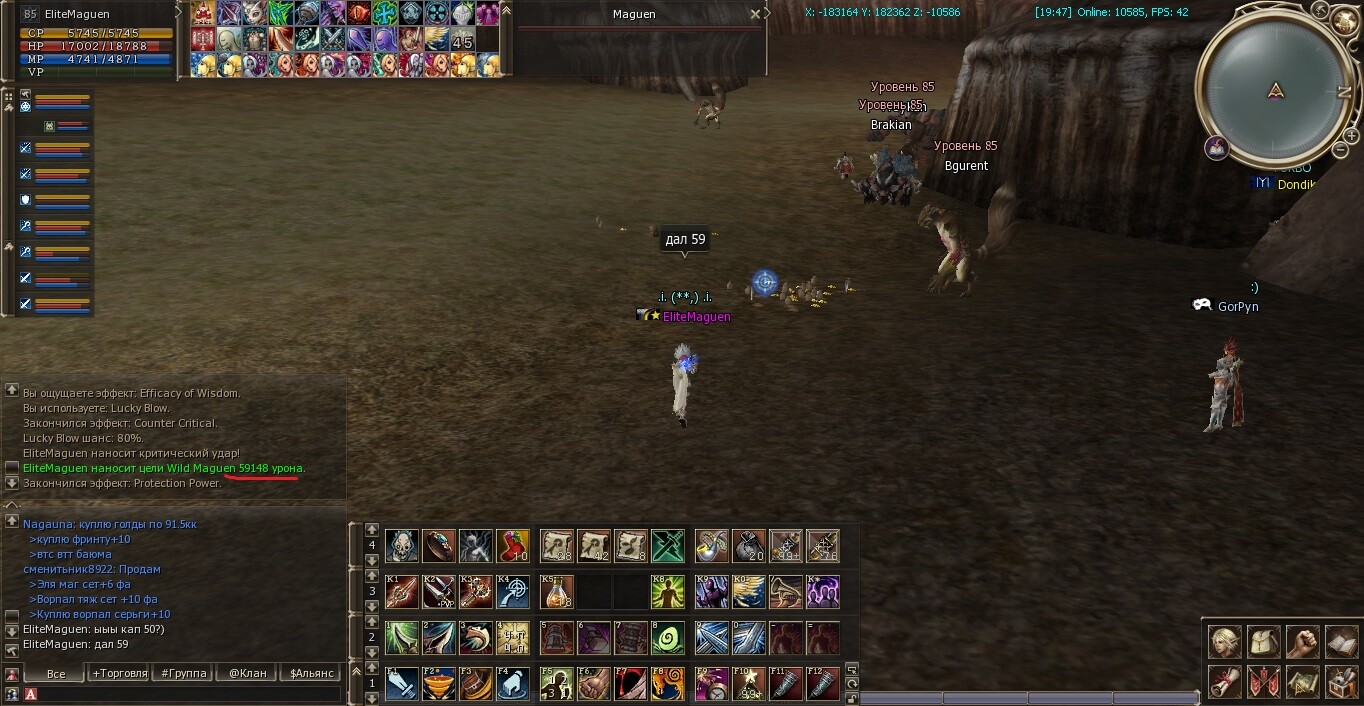
Task: Open the actions fist menu icon
Action: (1302, 641)
